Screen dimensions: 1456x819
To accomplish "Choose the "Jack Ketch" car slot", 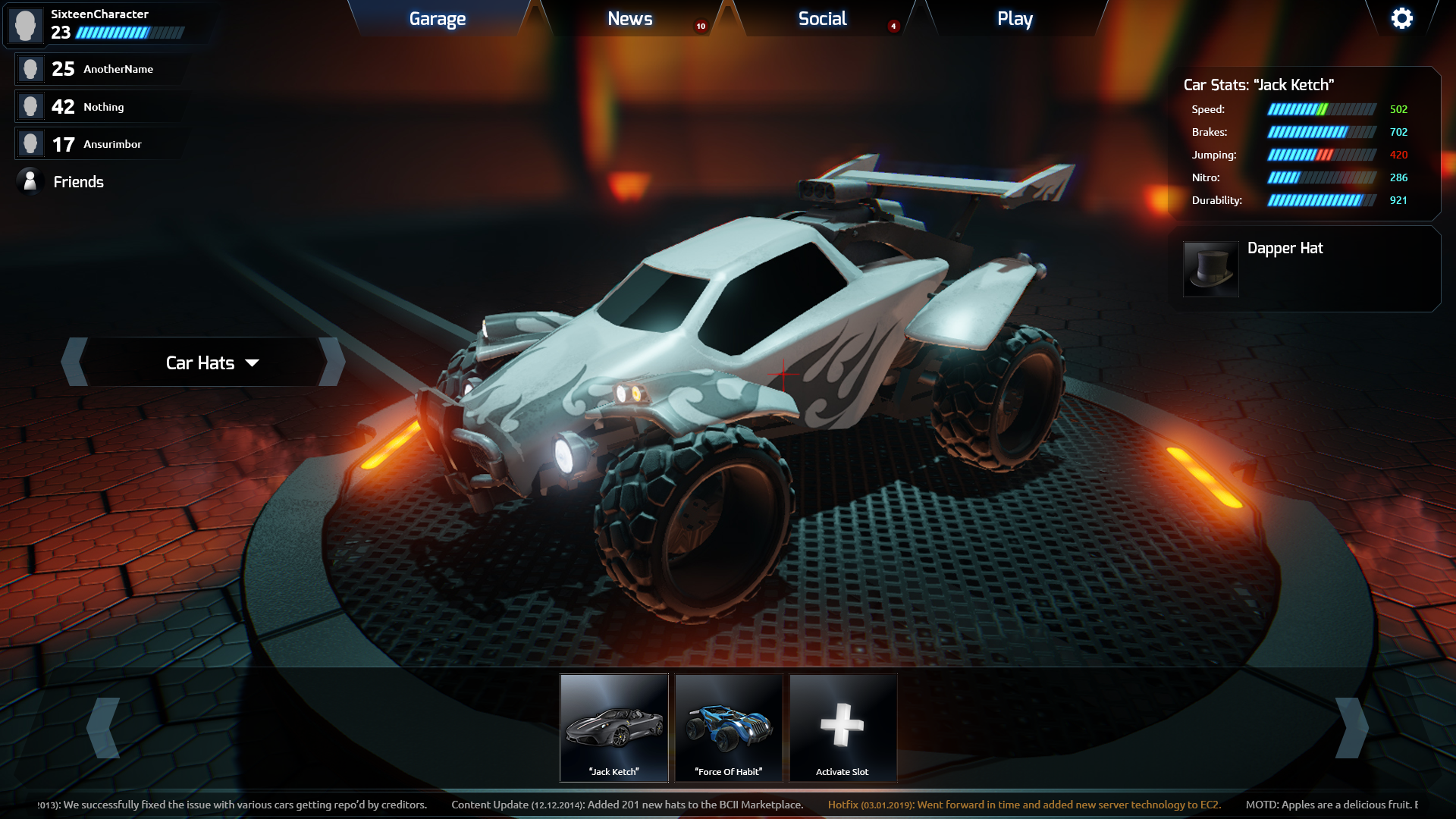I will [614, 728].
